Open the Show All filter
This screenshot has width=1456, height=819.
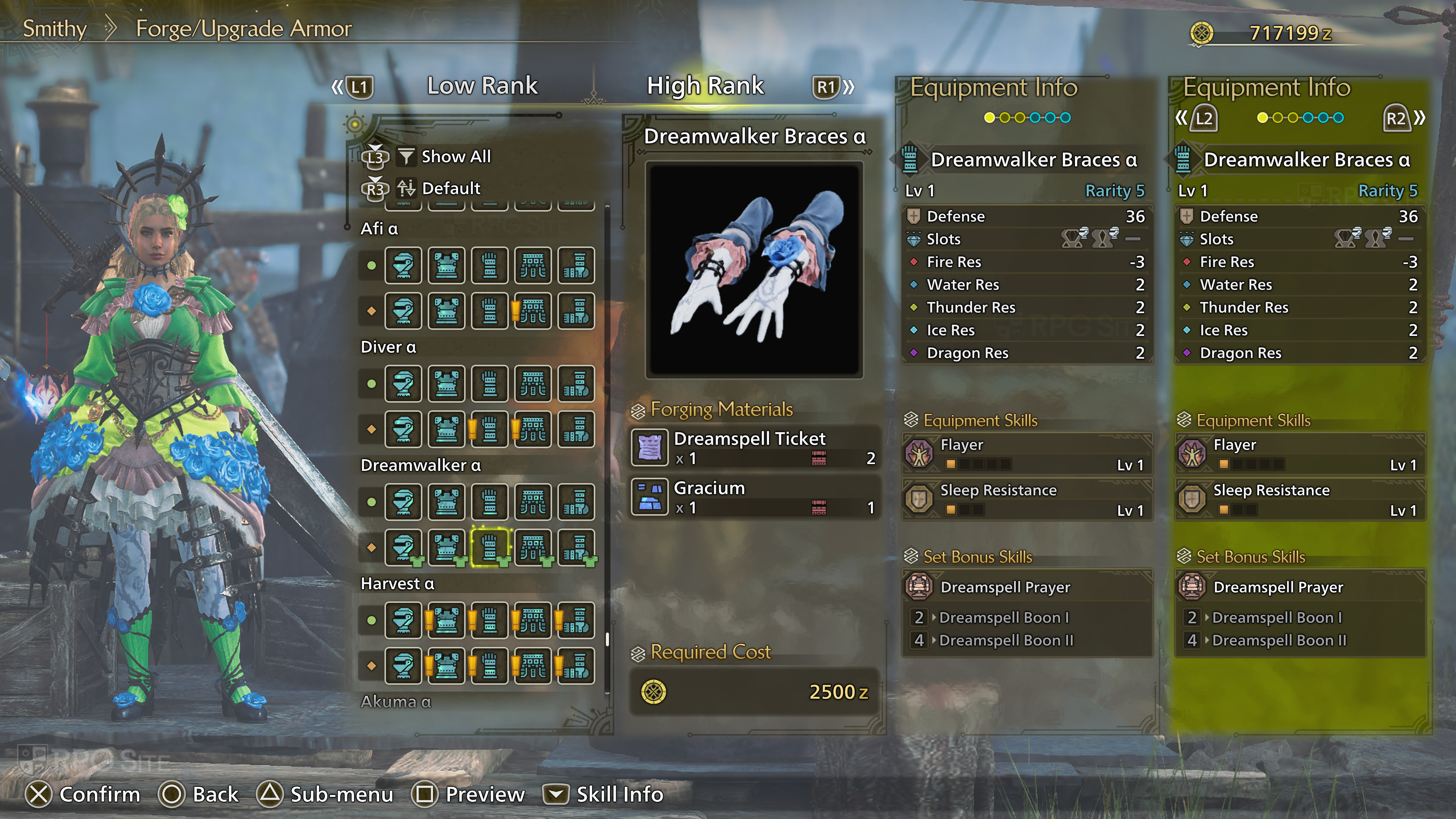click(x=455, y=157)
